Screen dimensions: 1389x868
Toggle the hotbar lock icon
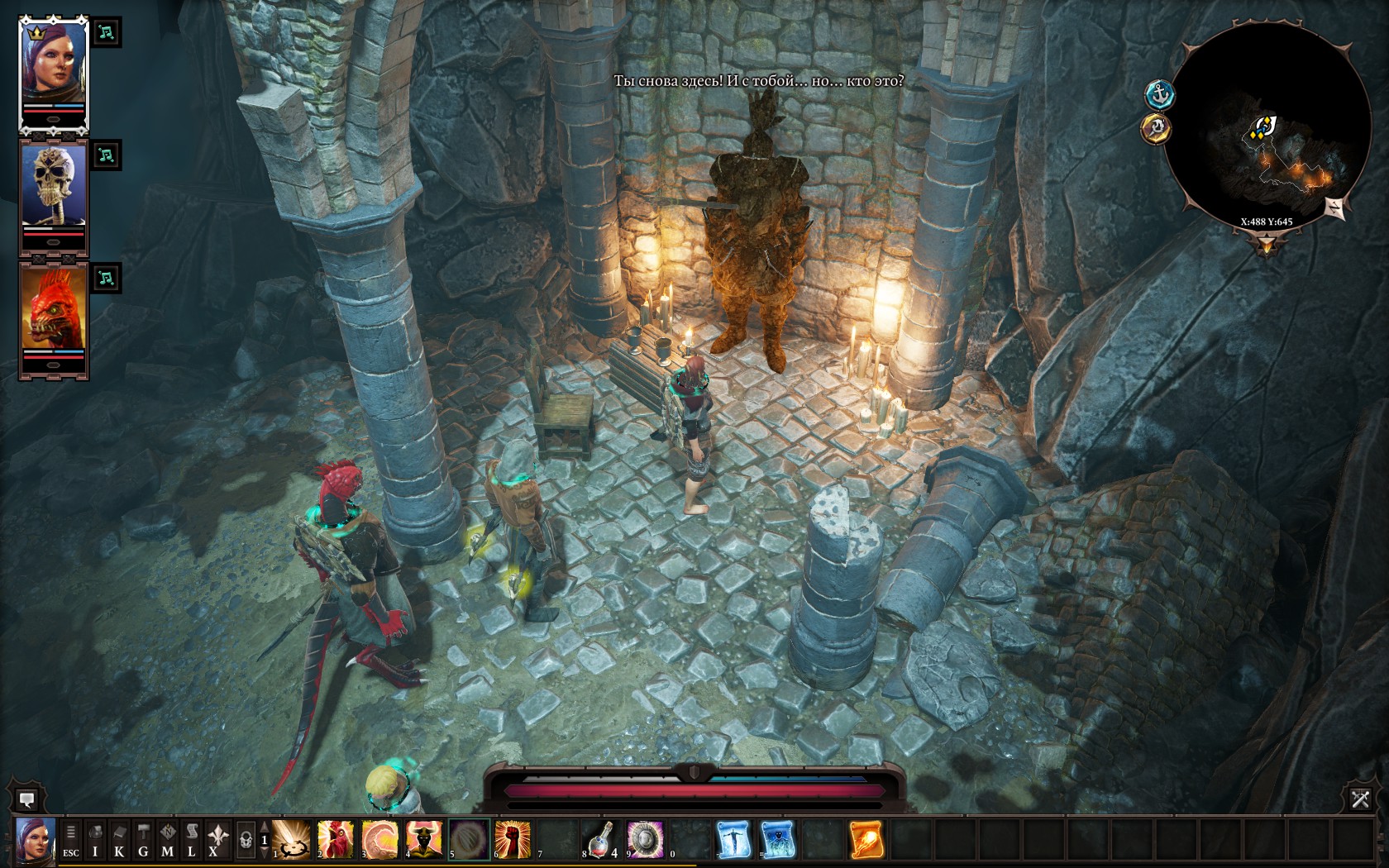point(246,841)
